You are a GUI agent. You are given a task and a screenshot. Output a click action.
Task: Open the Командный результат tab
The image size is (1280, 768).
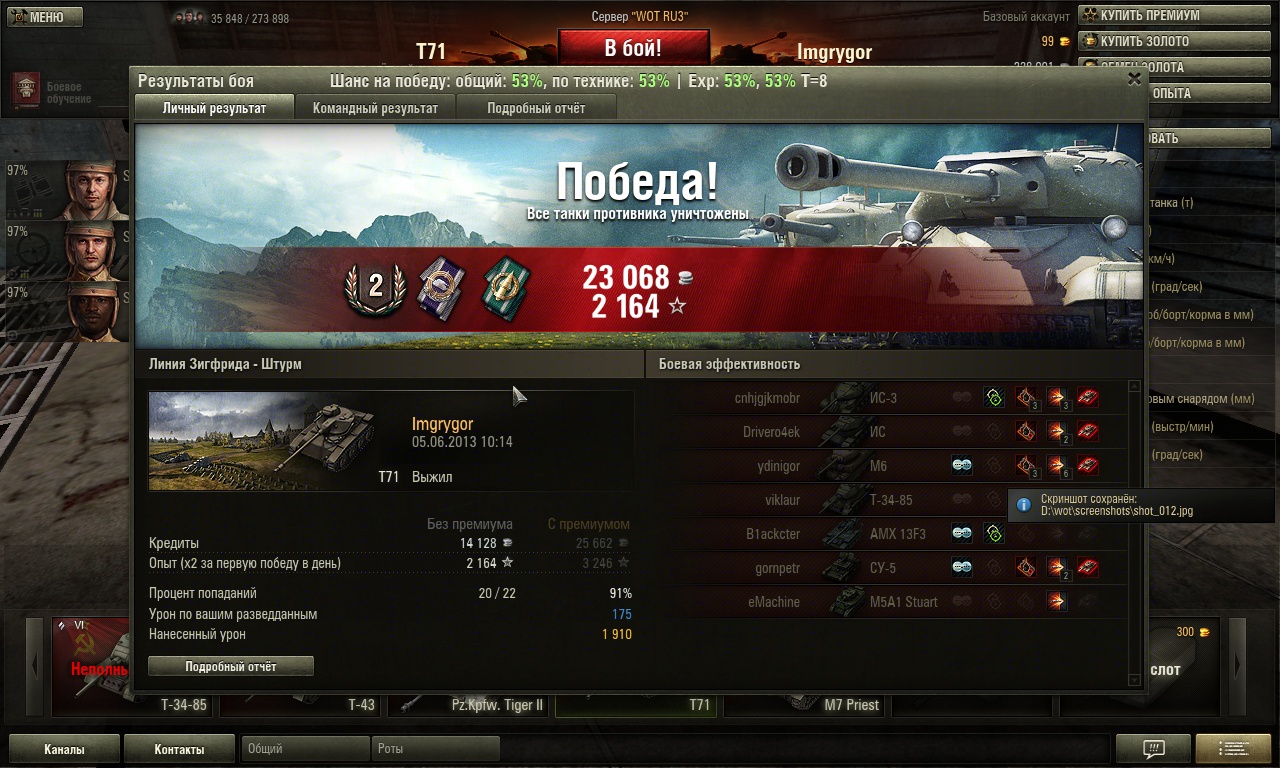[x=375, y=108]
